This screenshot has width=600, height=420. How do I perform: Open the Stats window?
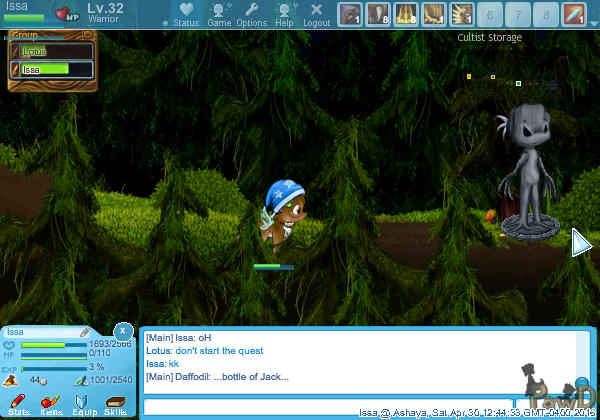click(x=19, y=404)
